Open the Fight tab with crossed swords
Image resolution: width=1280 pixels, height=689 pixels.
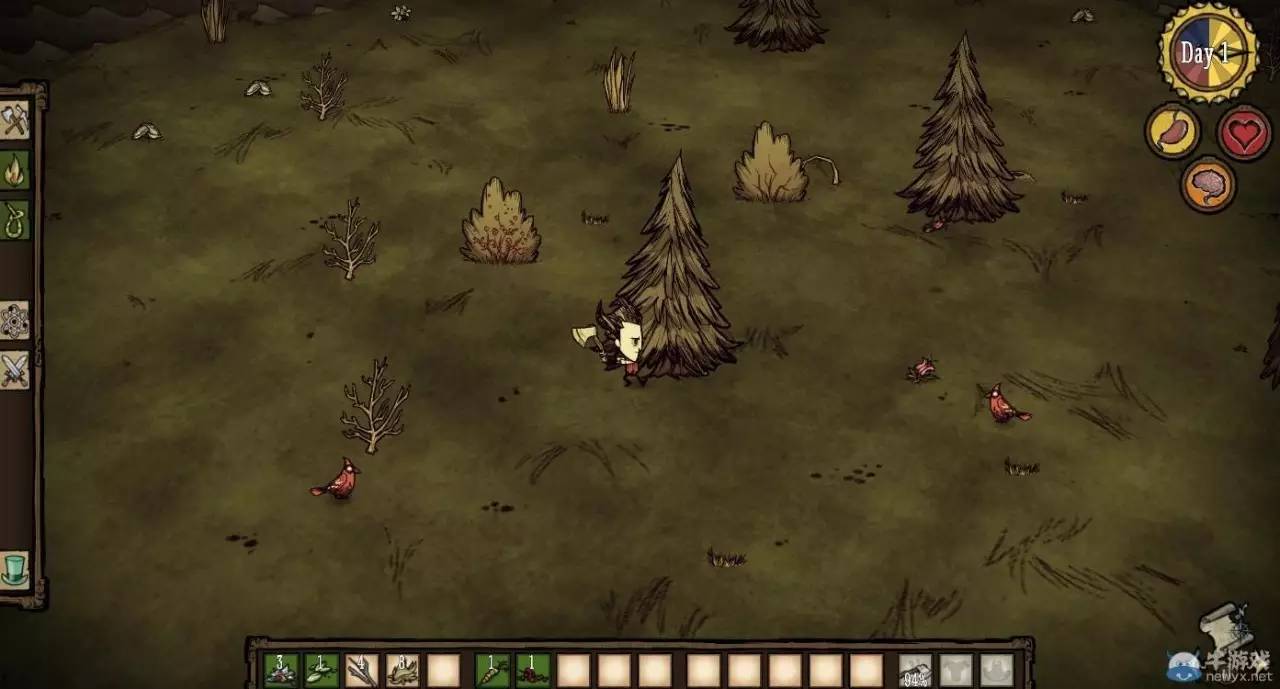coord(15,370)
